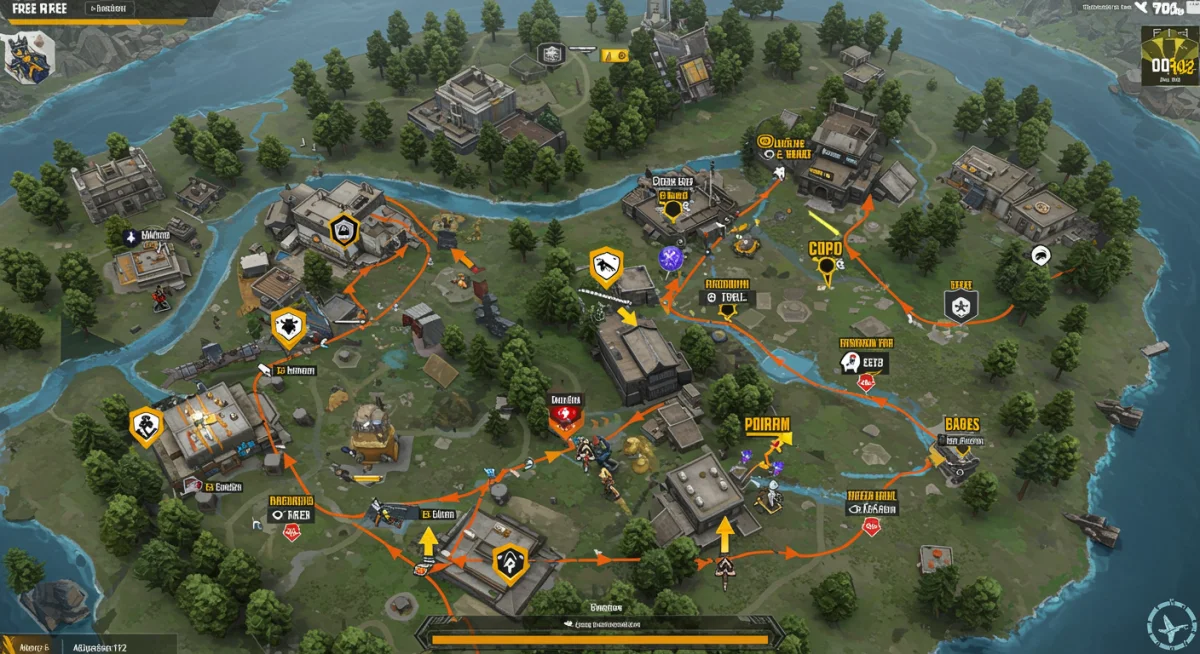Select the dark grey shield marker
Image resolution: width=1200 pixels, height=654 pixels.
(x=960, y=305)
